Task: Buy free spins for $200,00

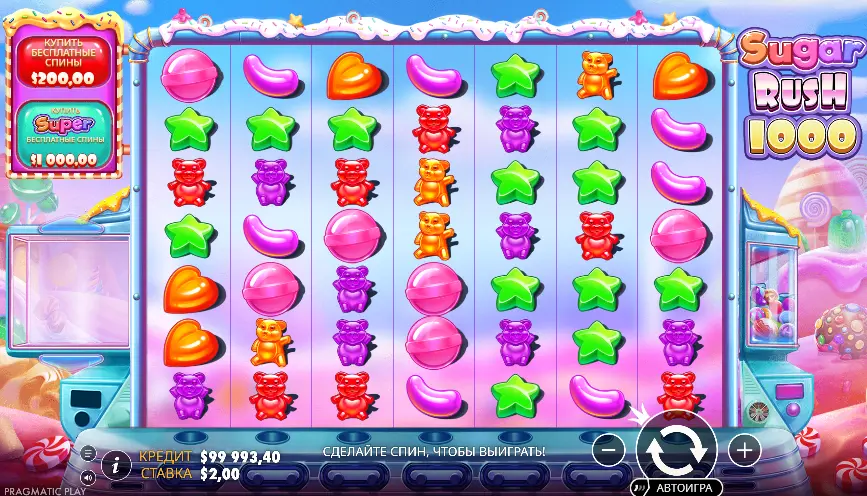Action: point(63,61)
